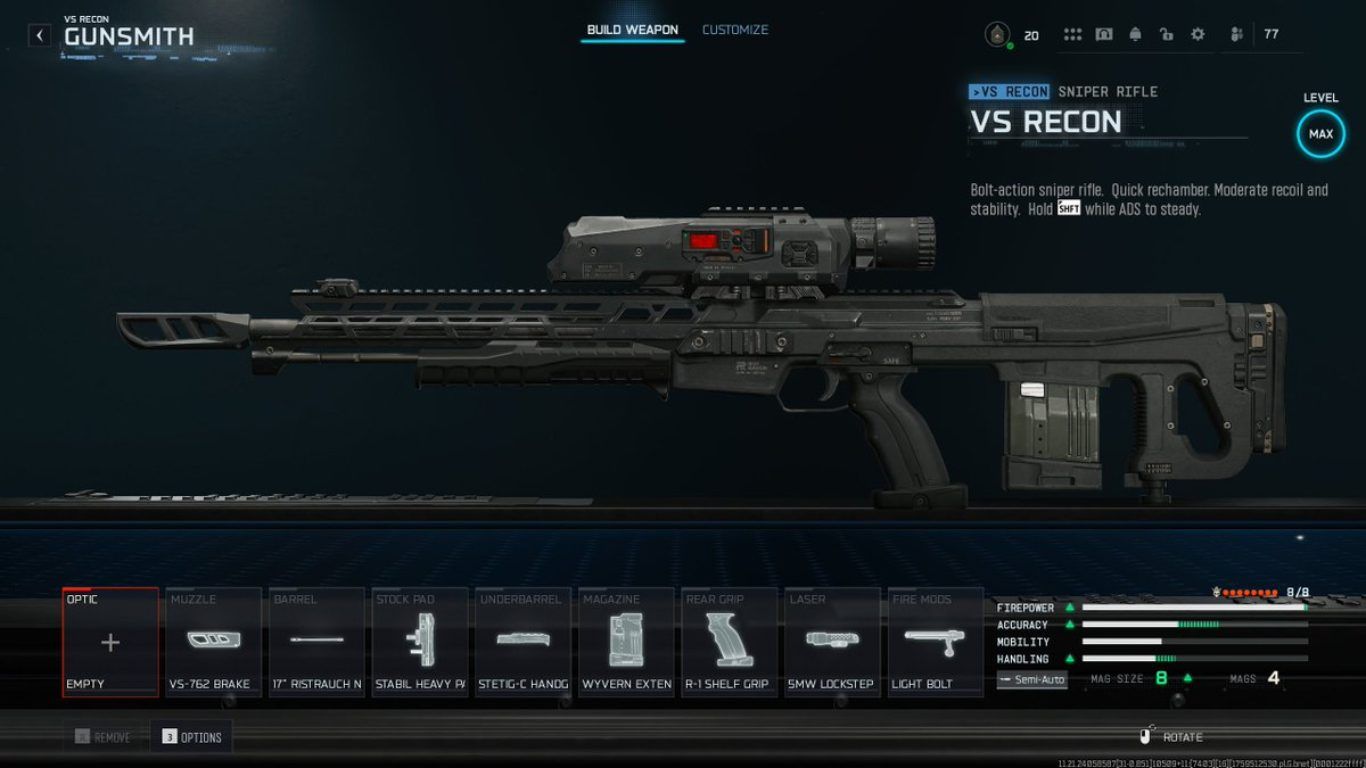Toggle the Semi-Auto fire mode button
This screenshot has height=768, width=1366.
click(1032, 680)
